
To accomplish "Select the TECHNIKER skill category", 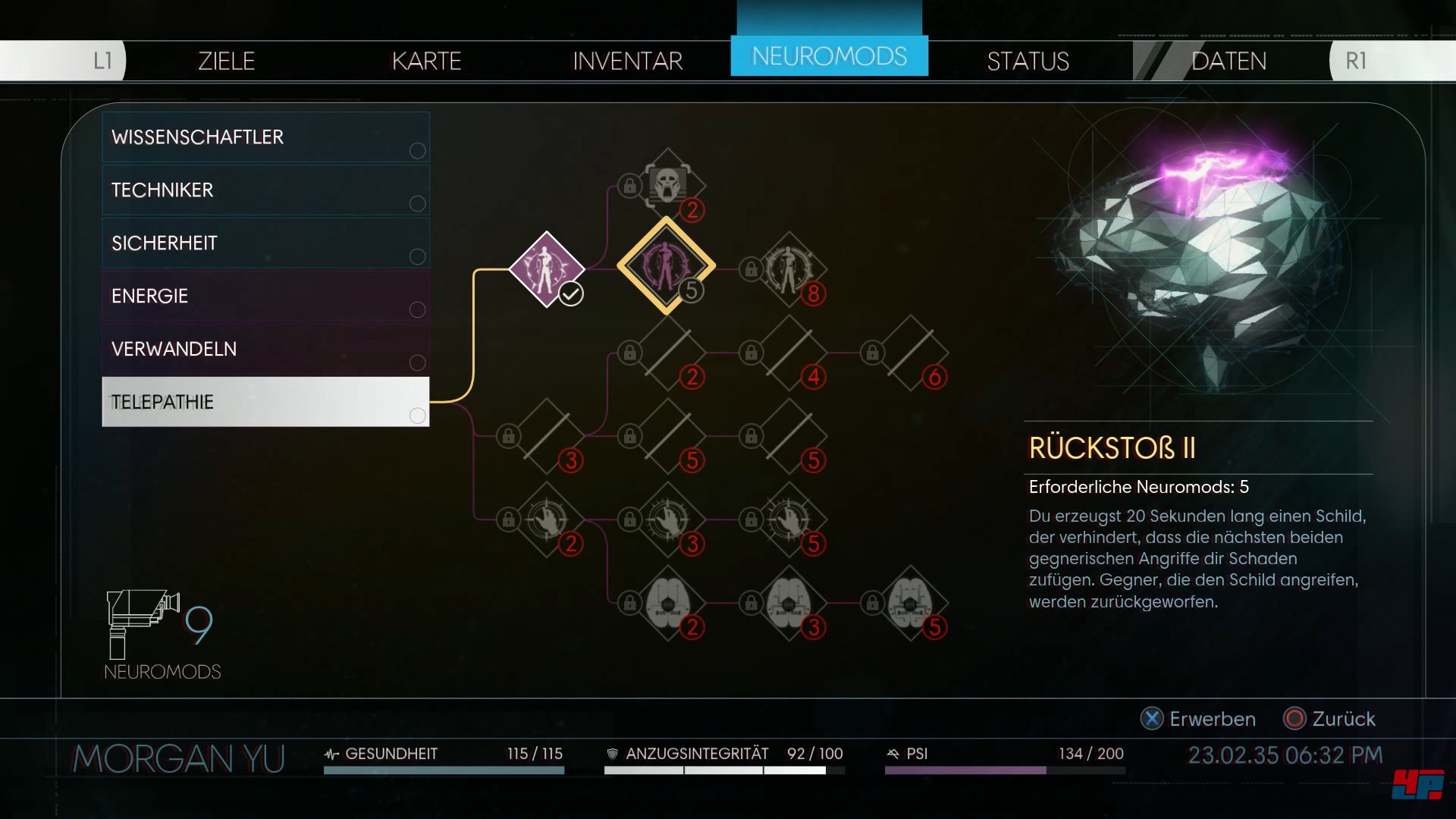I will (x=265, y=190).
